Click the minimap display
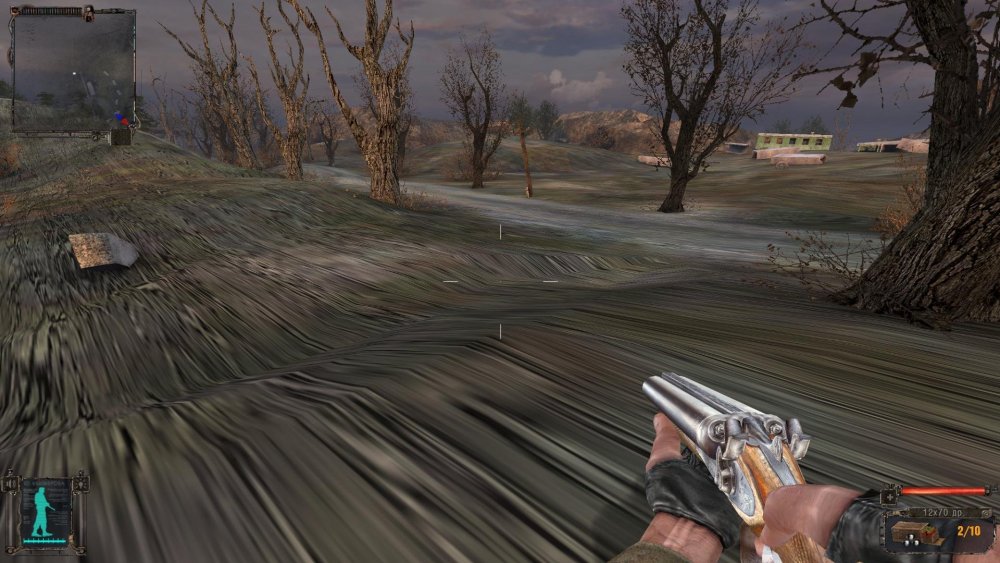The image size is (1000, 563). coord(73,70)
